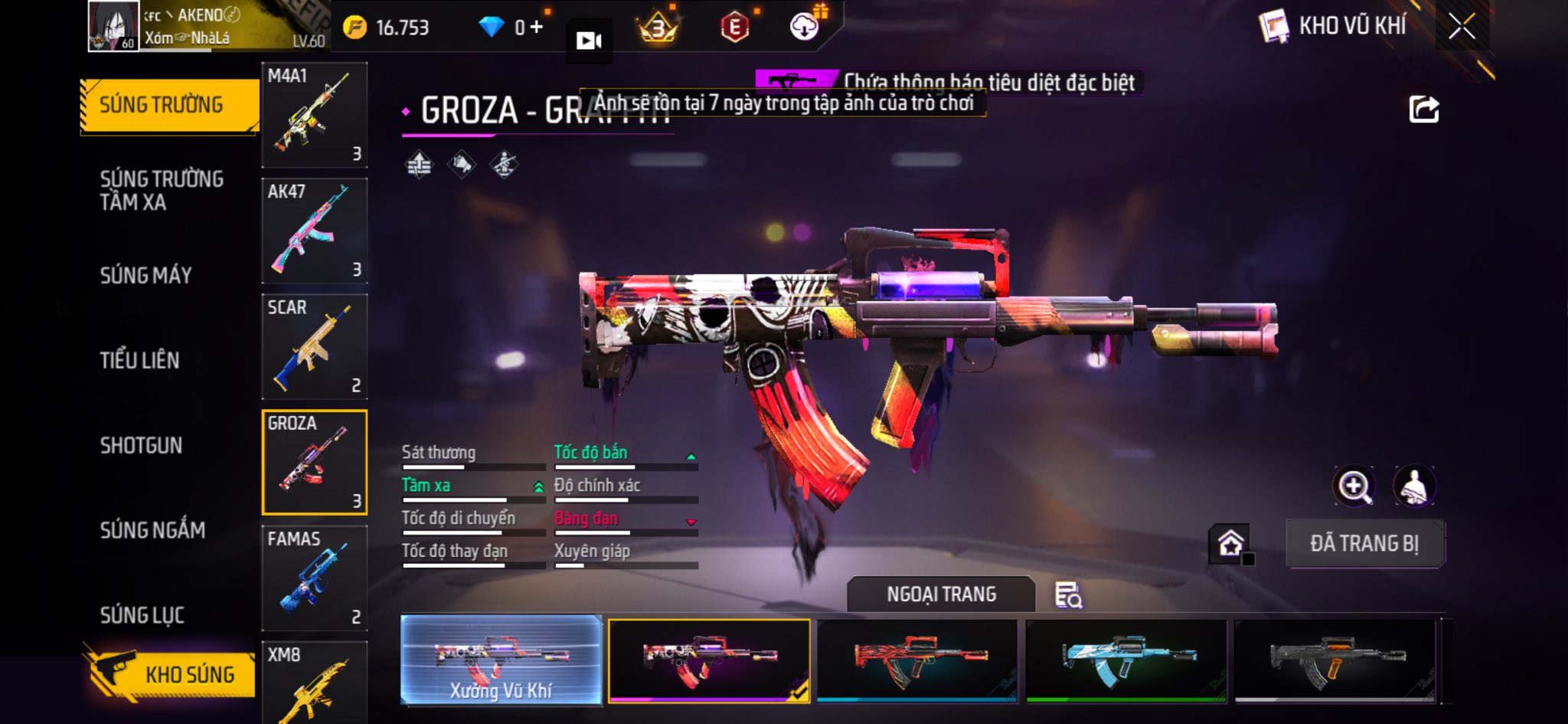Open the Xưởng Vũ Khí workshop

501,660
